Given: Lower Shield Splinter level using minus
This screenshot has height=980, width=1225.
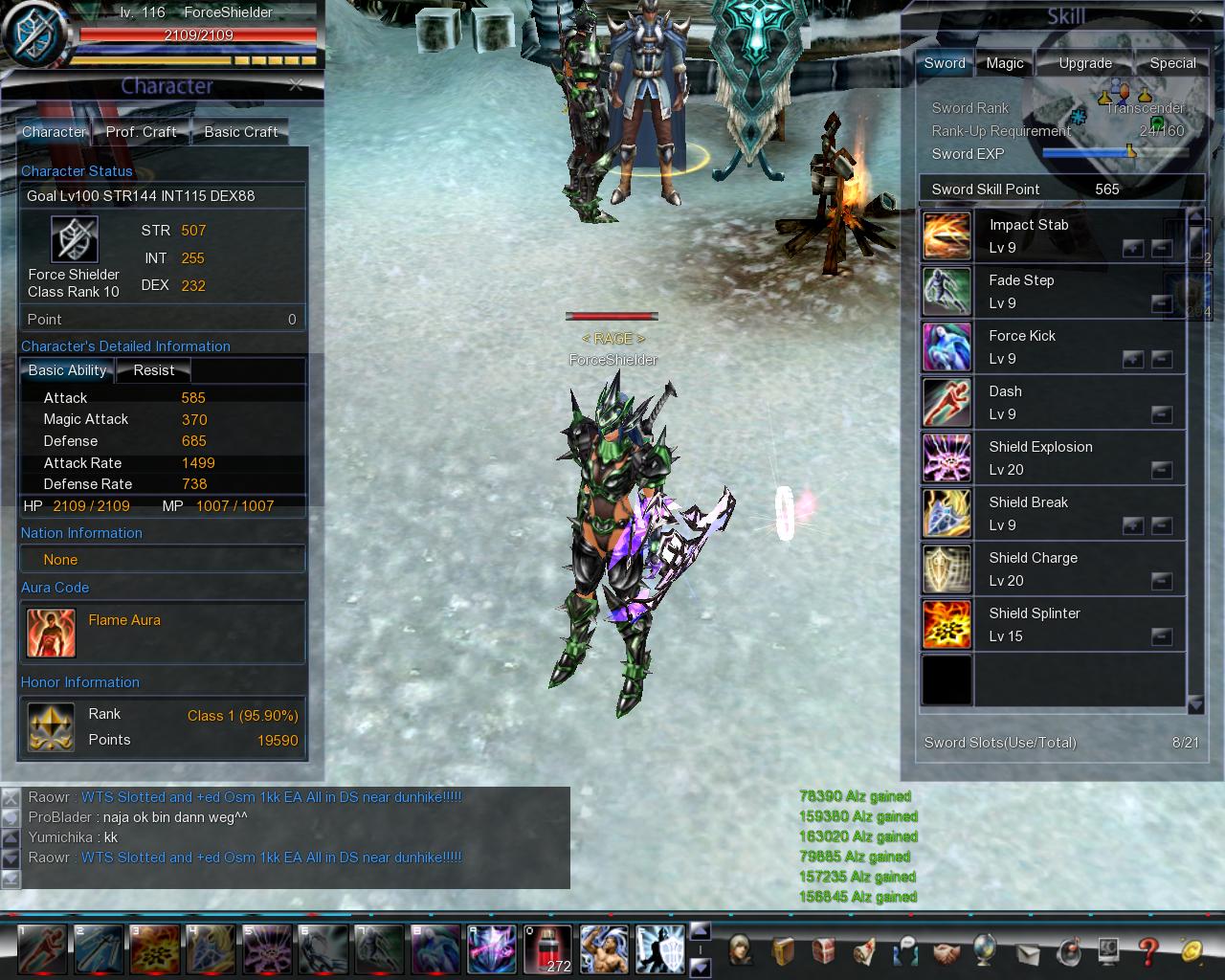Looking at the screenshot, I should click(1163, 636).
